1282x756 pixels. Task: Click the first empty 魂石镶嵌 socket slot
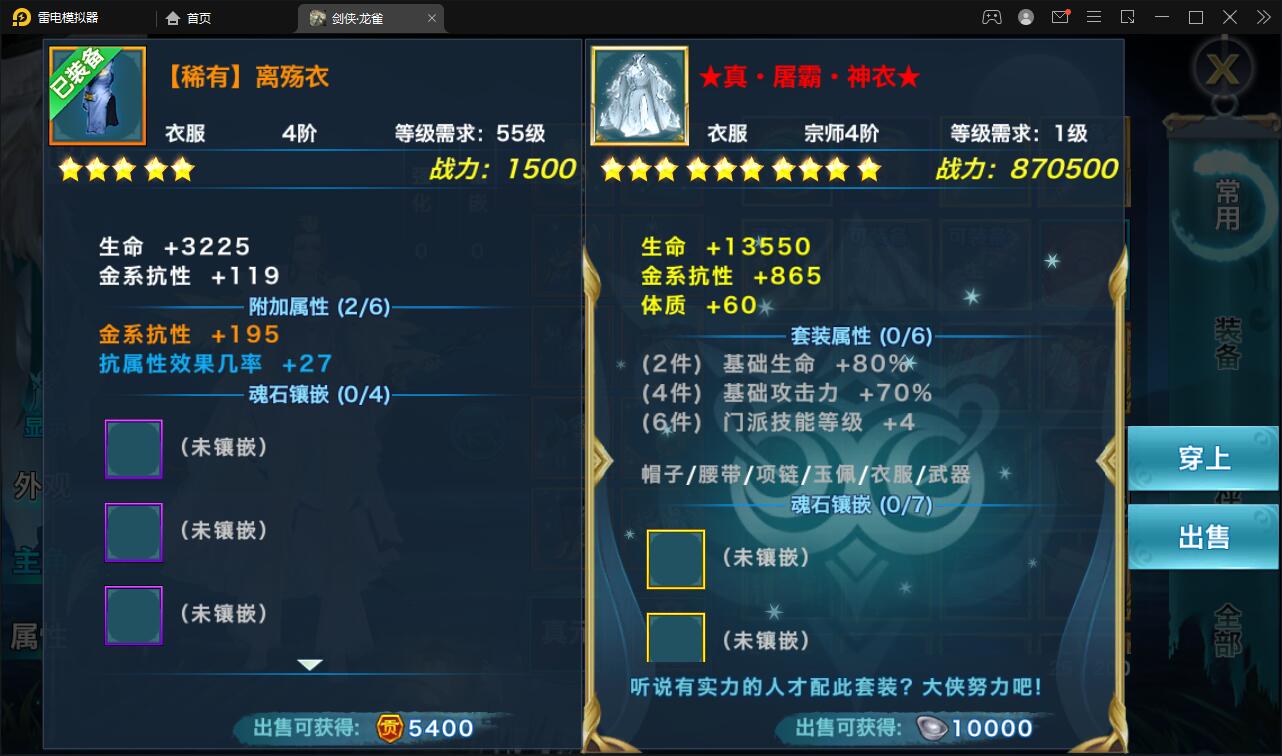point(133,448)
